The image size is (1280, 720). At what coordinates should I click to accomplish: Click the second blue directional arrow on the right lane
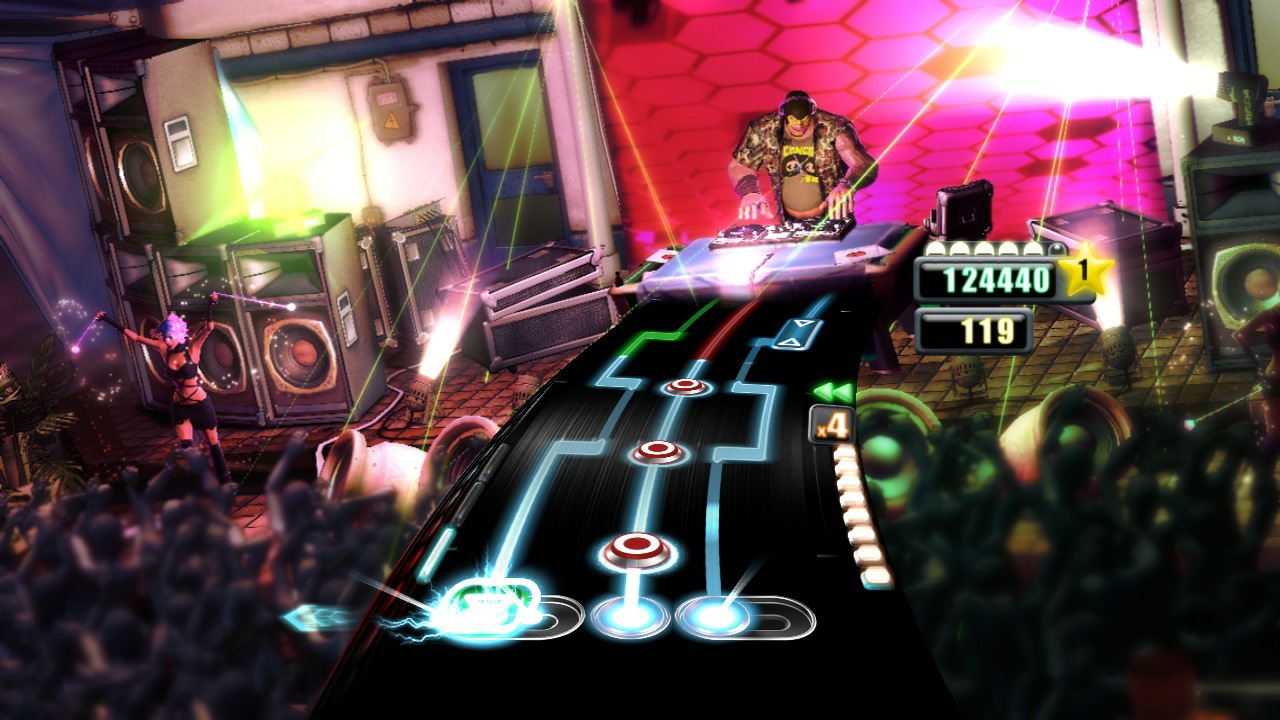coord(791,343)
